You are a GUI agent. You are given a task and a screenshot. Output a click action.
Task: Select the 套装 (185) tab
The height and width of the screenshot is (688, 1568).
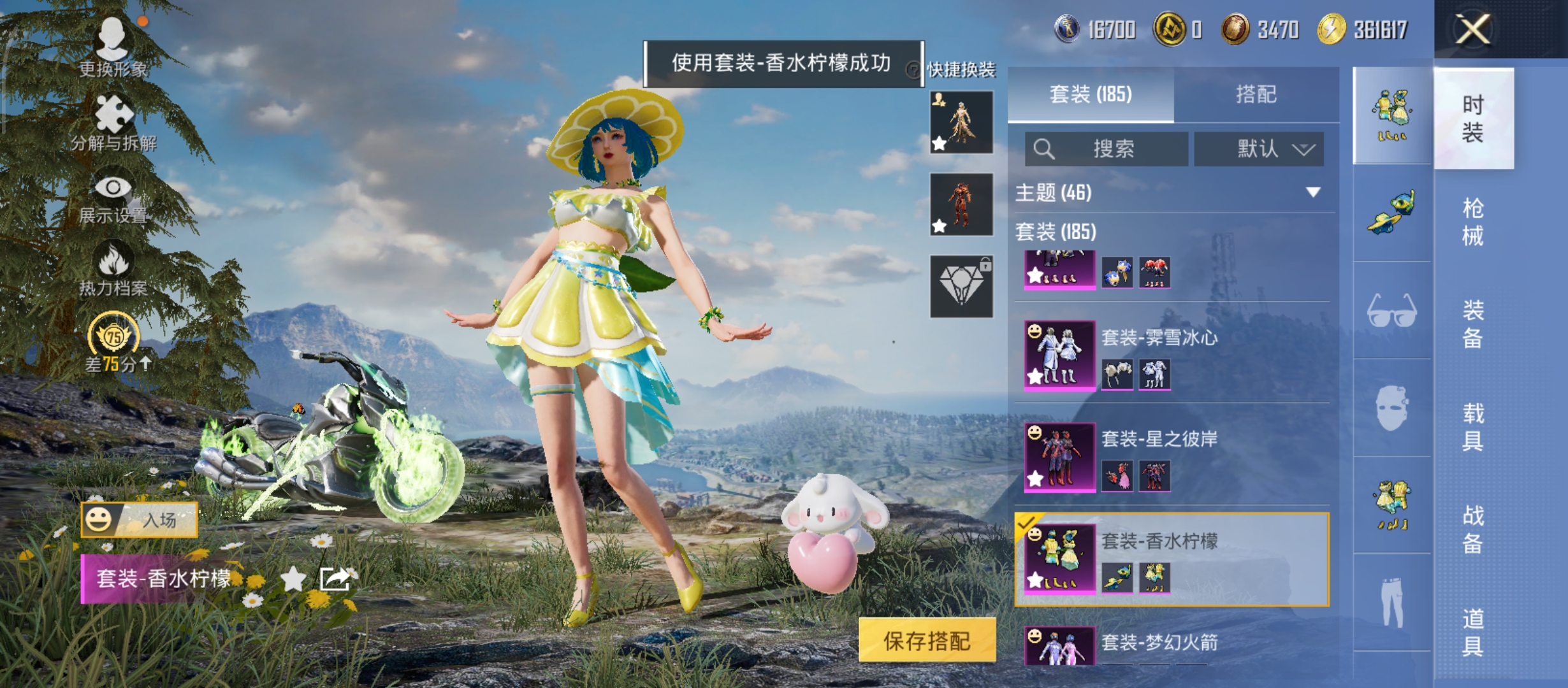[1091, 94]
